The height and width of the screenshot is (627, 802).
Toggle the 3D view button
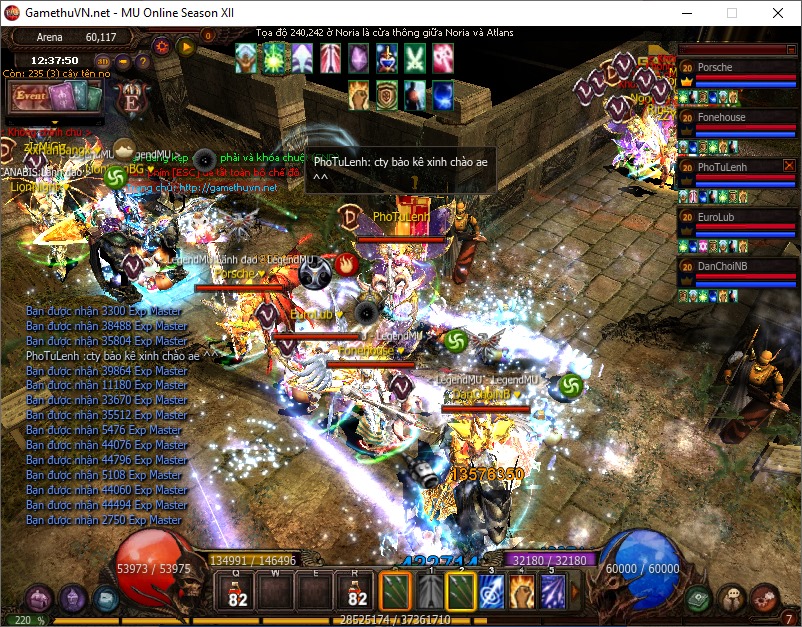pos(103,61)
